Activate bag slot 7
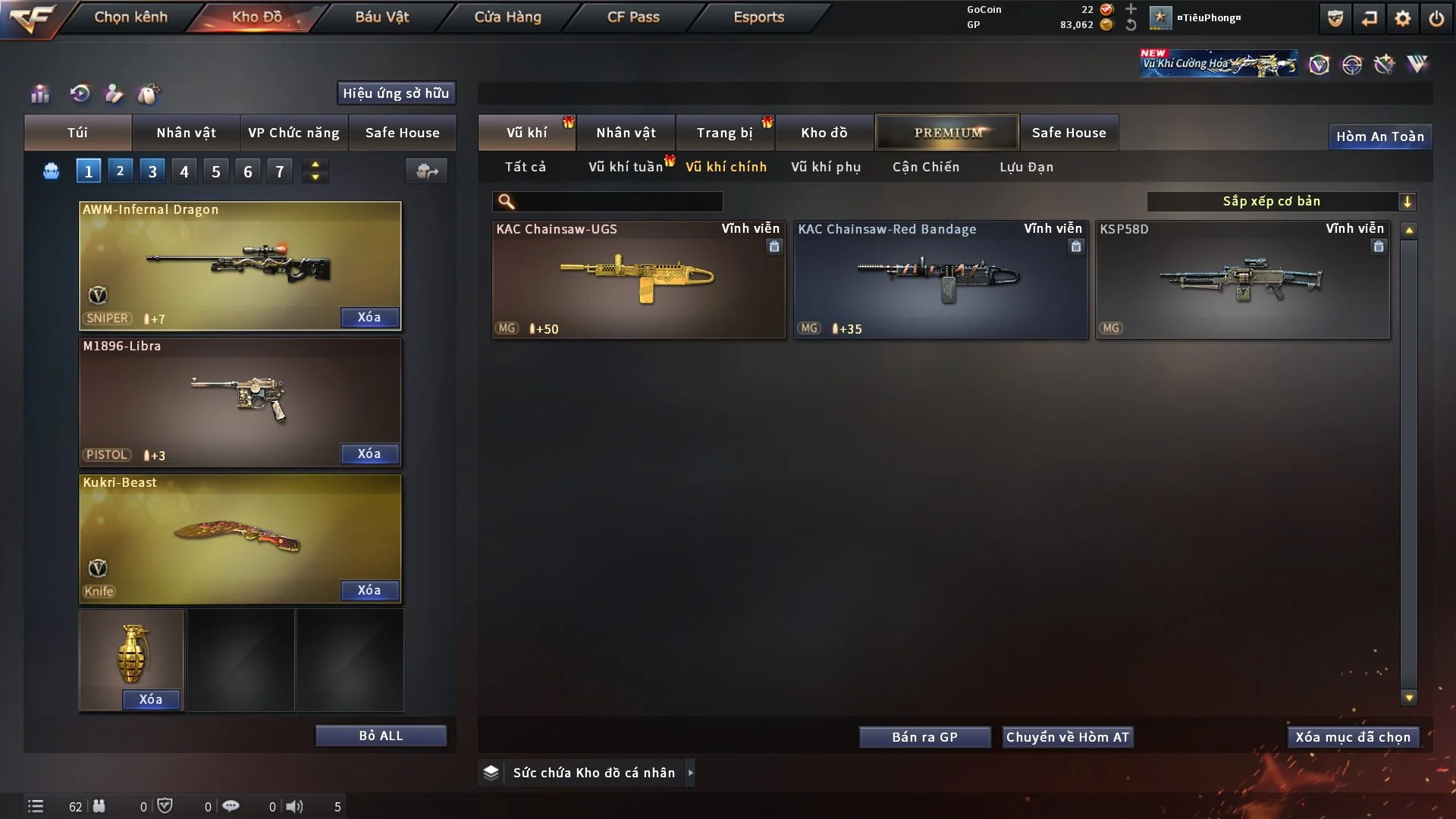Image resolution: width=1456 pixels, height=819 pixels. [x=280, y=171]
